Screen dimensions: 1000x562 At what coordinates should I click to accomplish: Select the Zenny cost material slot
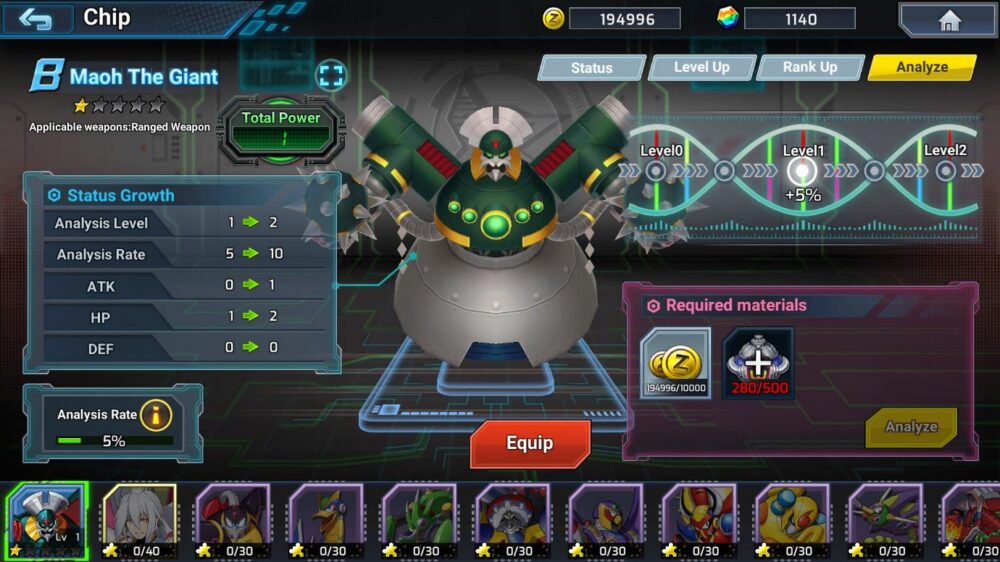coord(676,363)
